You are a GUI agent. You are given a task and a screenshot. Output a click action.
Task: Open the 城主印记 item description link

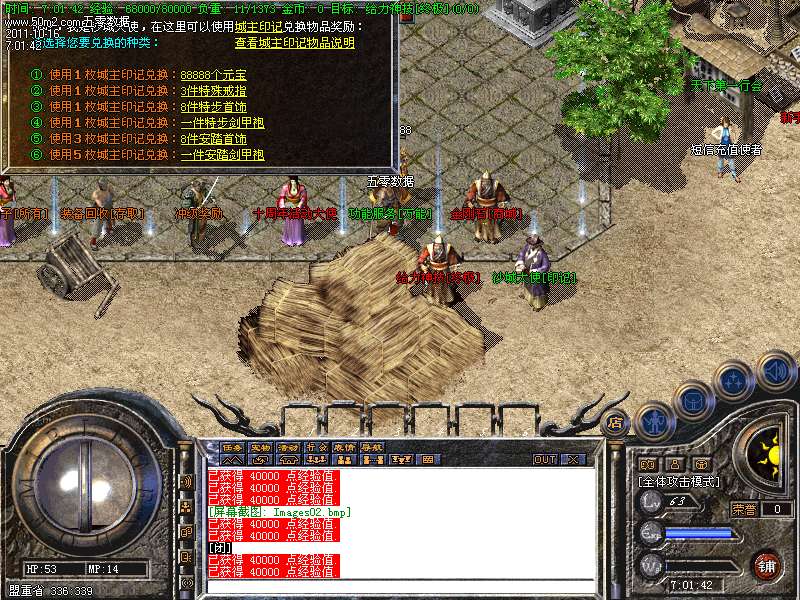pyautogui.click(x=295, y=43)
